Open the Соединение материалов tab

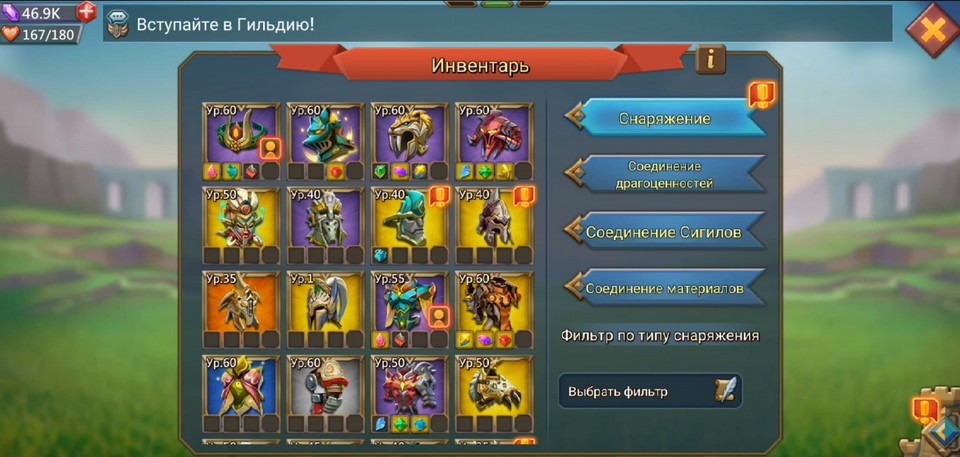(x=665, y=288)
